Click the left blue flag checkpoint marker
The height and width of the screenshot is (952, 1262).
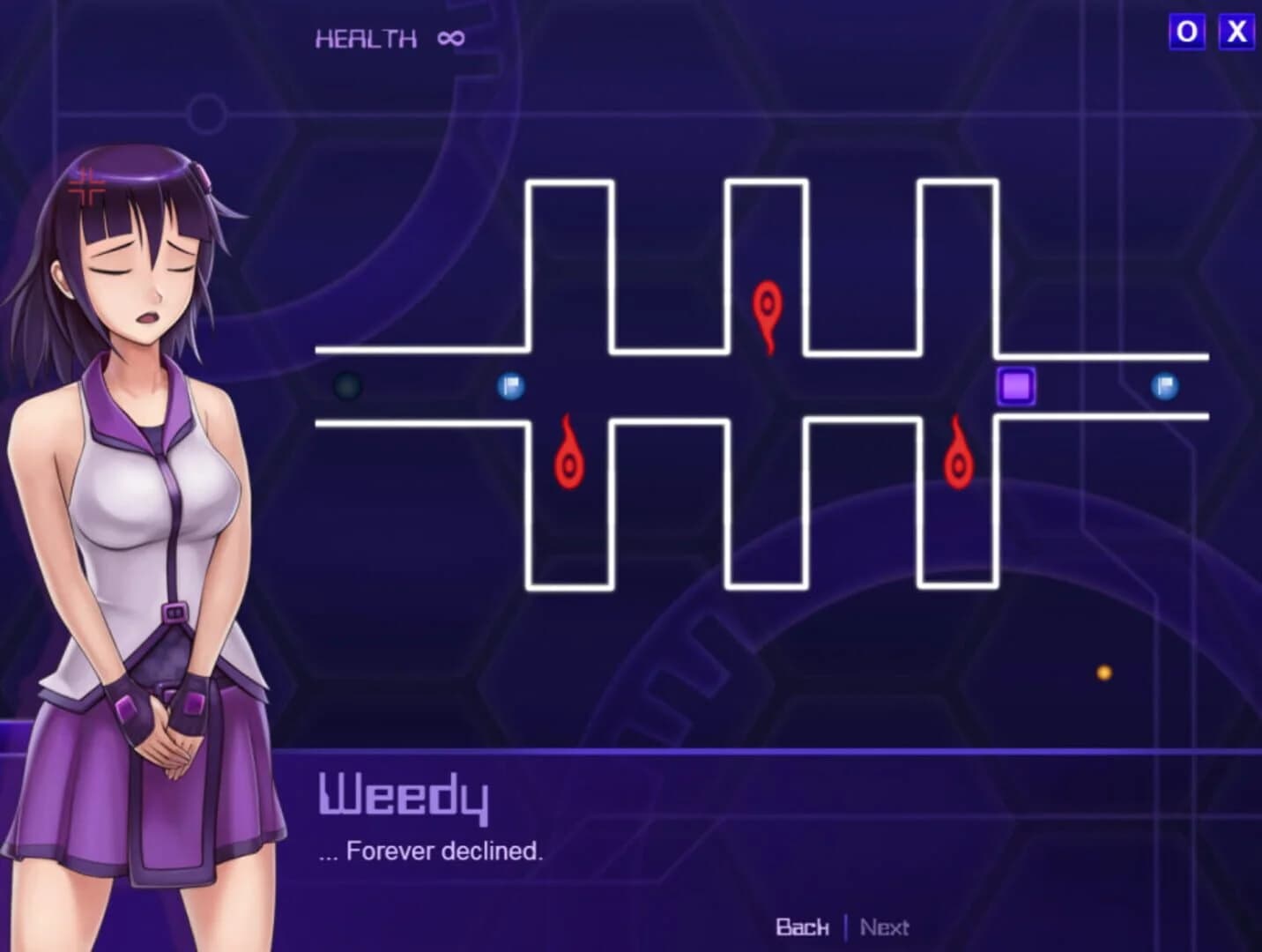(x=511, y=385)
